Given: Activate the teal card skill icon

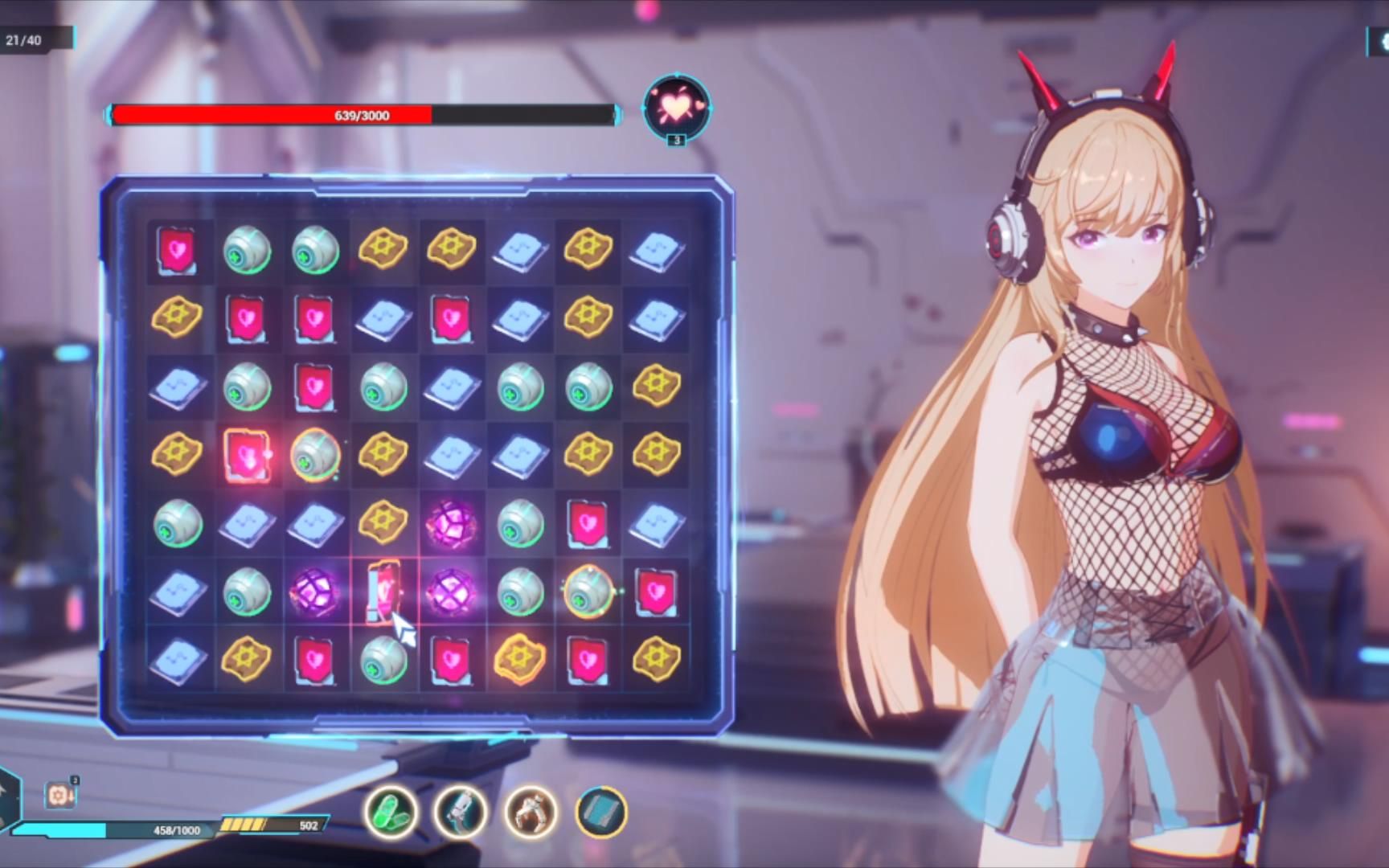Looking at the screenshot, I should point(601,812).
